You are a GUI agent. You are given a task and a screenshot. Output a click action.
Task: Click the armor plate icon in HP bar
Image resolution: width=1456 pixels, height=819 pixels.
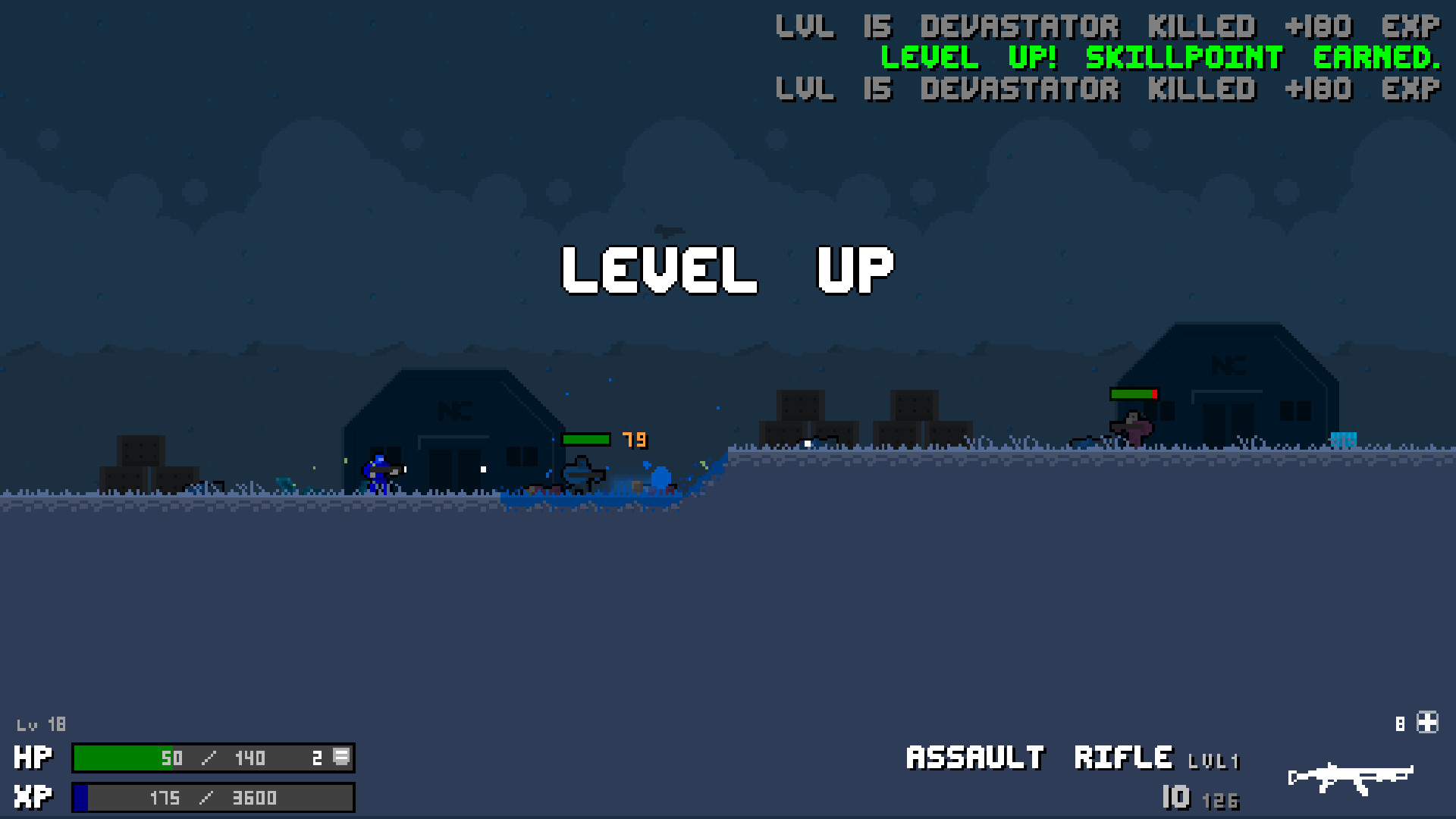coord(340,758)
